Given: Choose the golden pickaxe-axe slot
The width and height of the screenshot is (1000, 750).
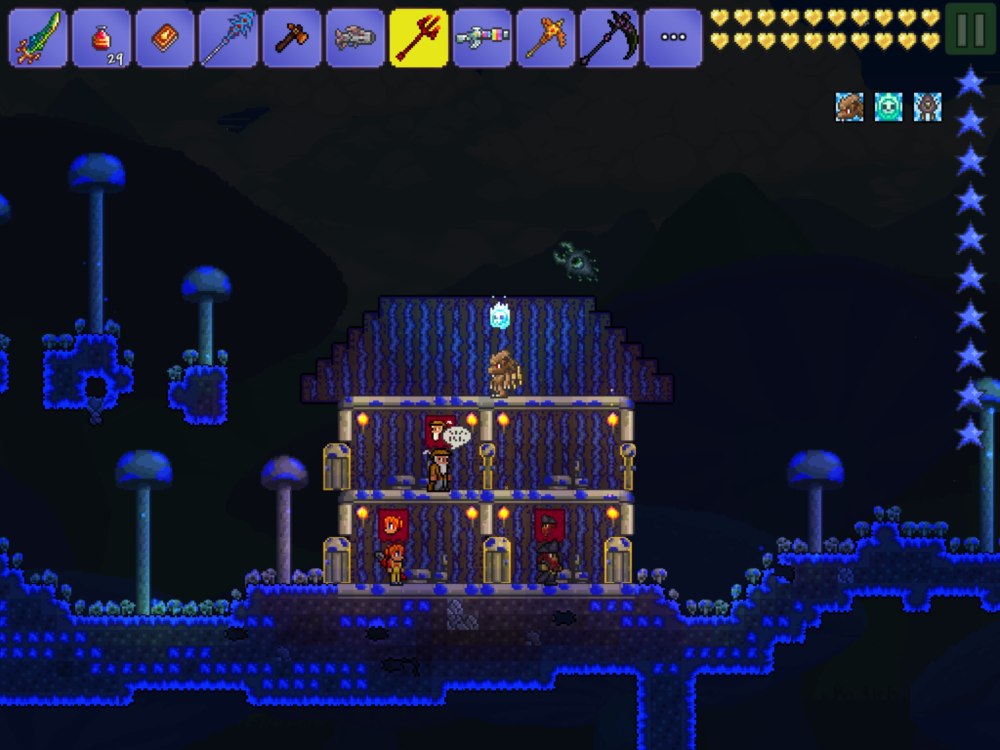Looking at the screenshot, I should point(546,38).
